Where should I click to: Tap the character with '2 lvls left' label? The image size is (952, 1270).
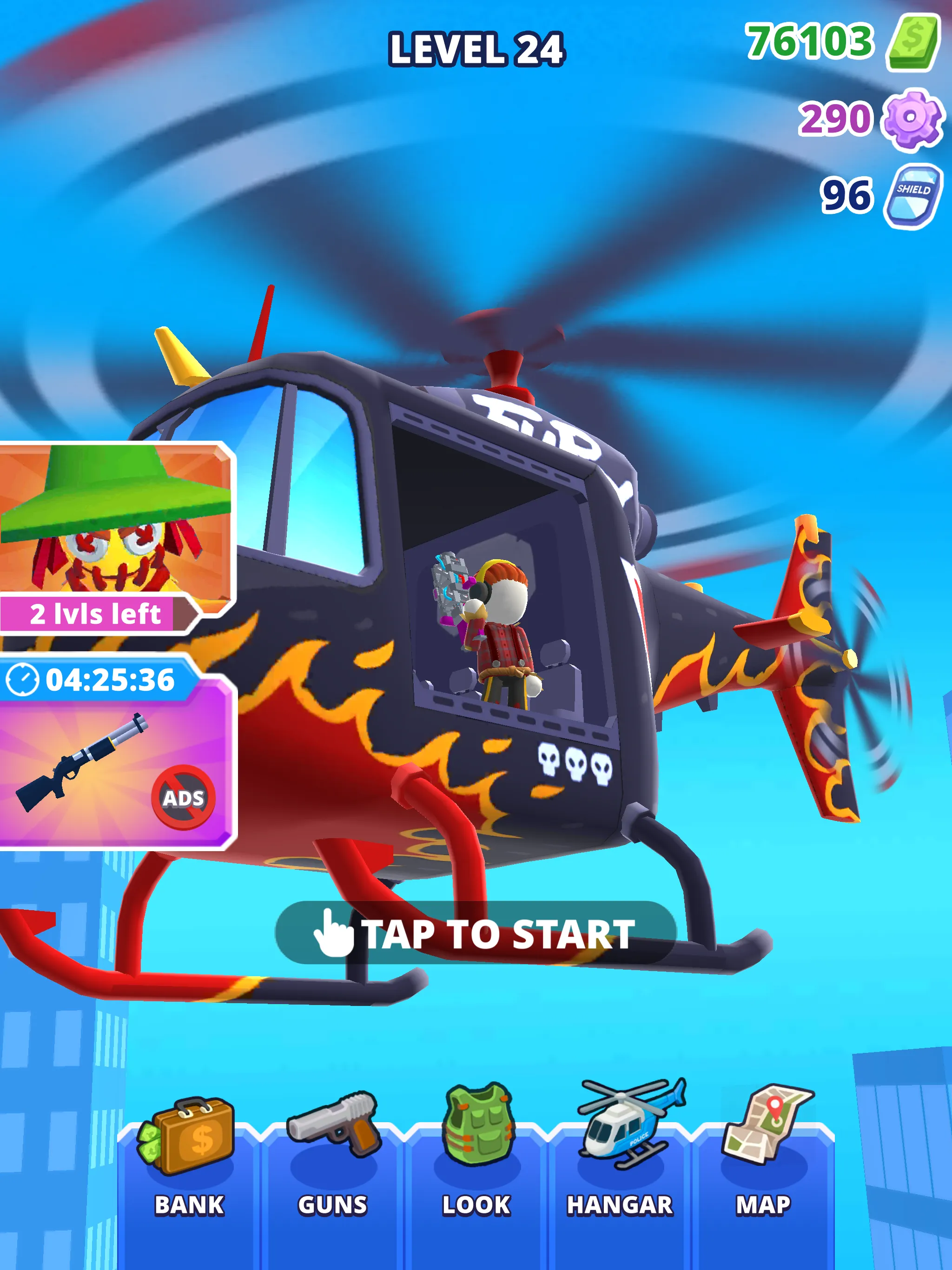pyautogui.click(x=95, y=615)
